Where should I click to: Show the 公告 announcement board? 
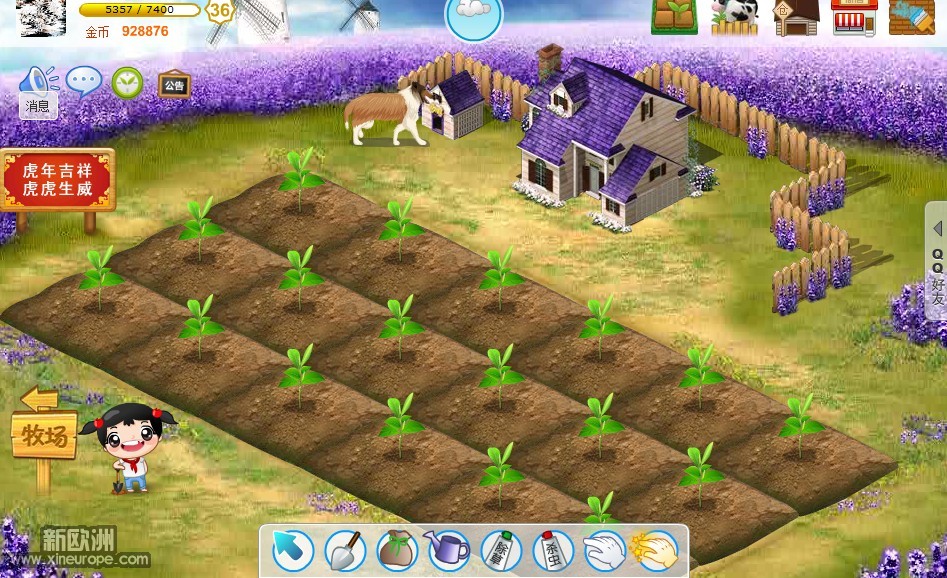[174, 84]
